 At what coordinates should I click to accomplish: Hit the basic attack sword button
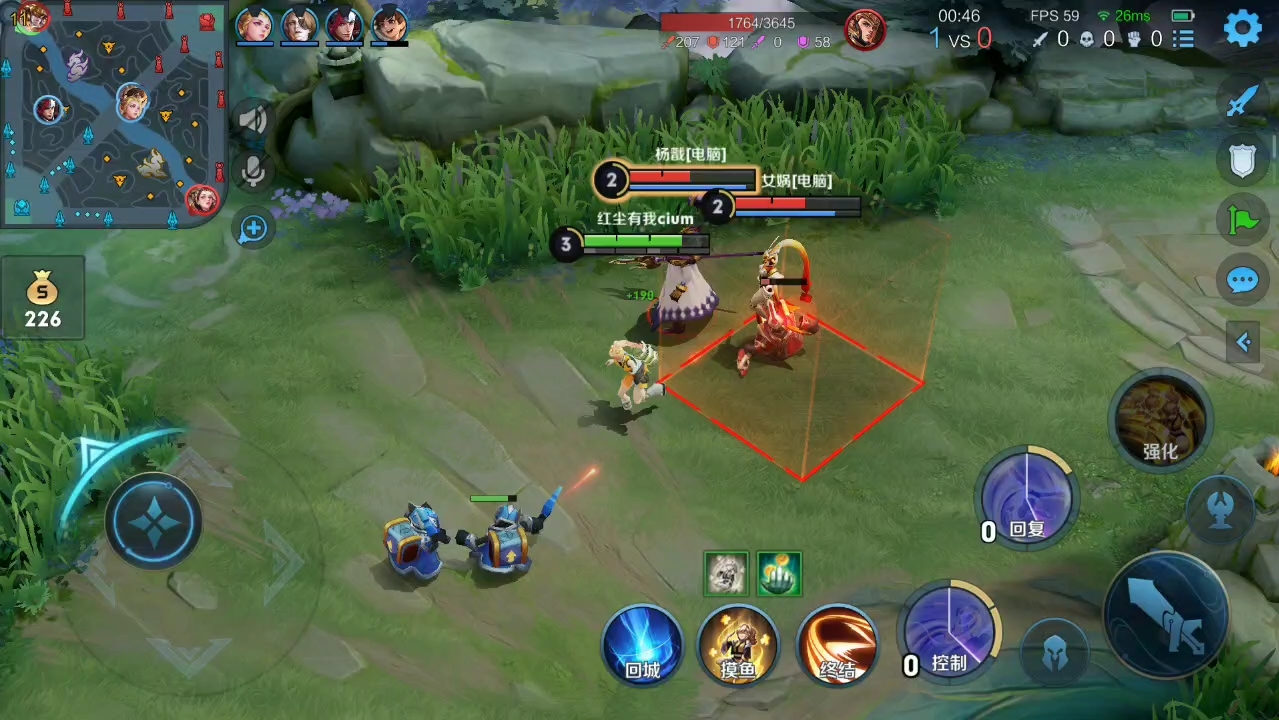(x=1167, y=614)
